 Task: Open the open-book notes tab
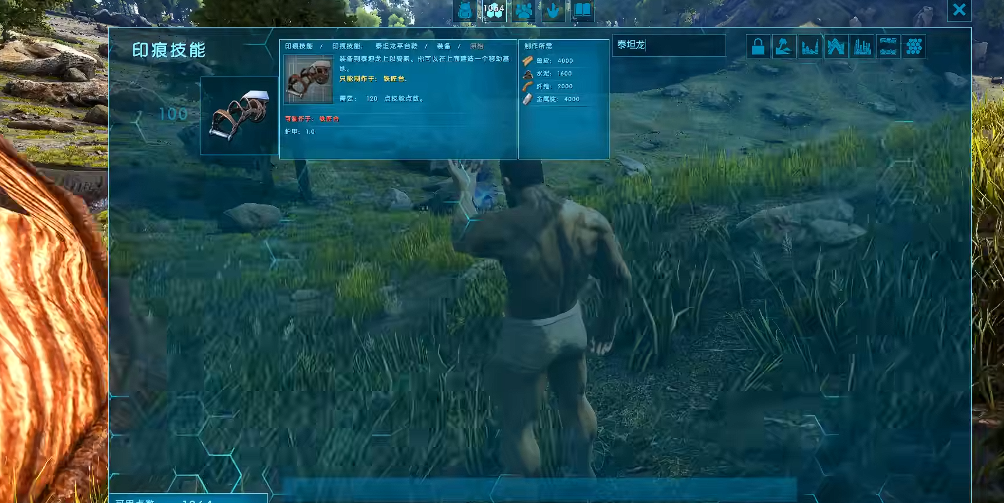[x=582, y=10]
